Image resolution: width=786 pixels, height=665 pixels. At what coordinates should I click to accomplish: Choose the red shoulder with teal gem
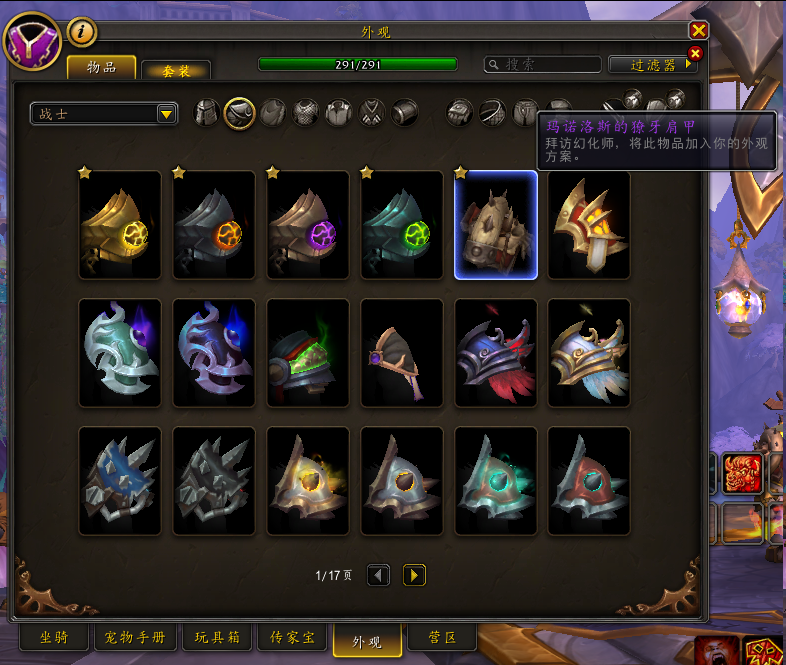pos(590,481)
